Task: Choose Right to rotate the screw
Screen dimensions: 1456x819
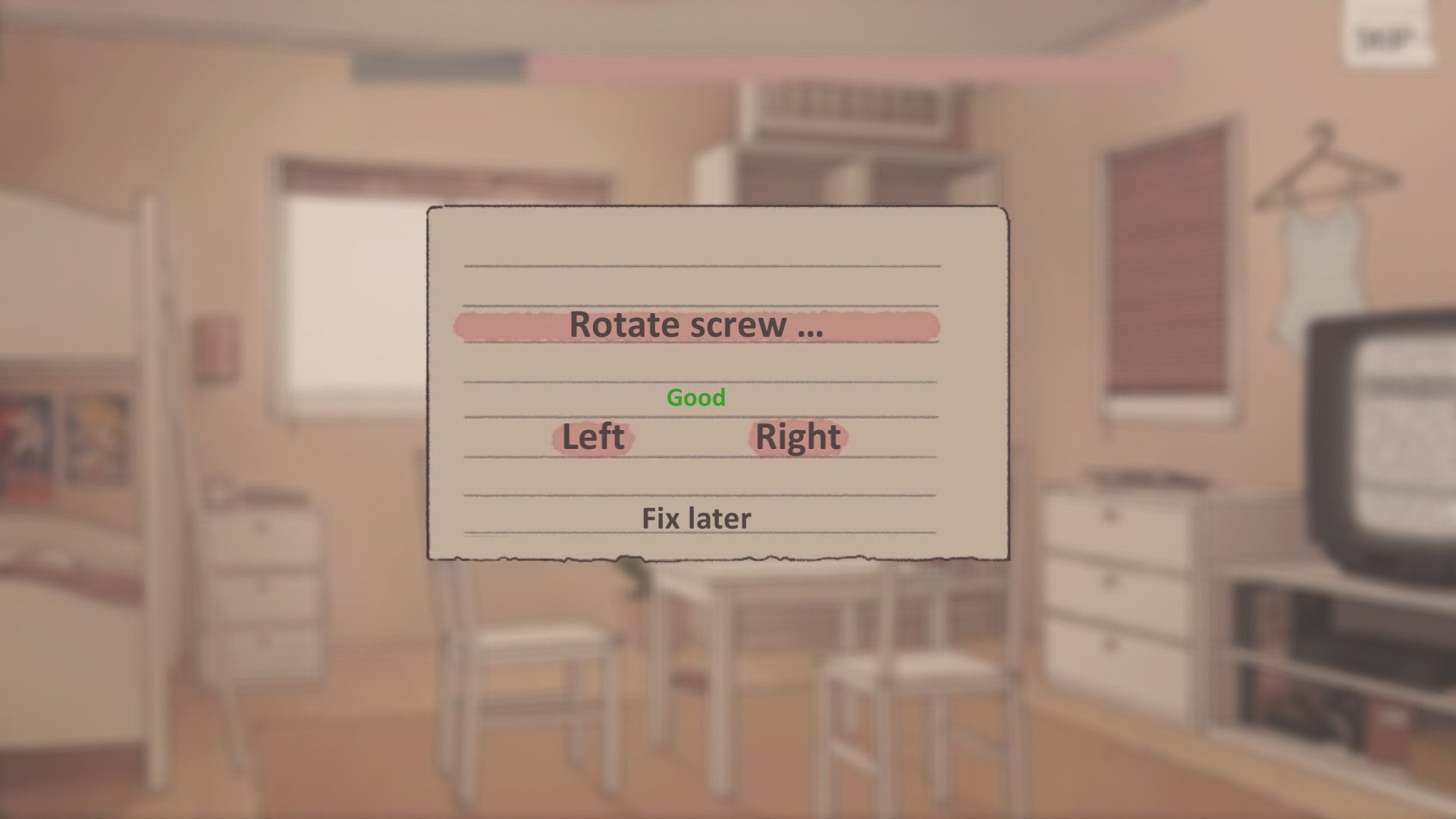Action: [798, 437]
